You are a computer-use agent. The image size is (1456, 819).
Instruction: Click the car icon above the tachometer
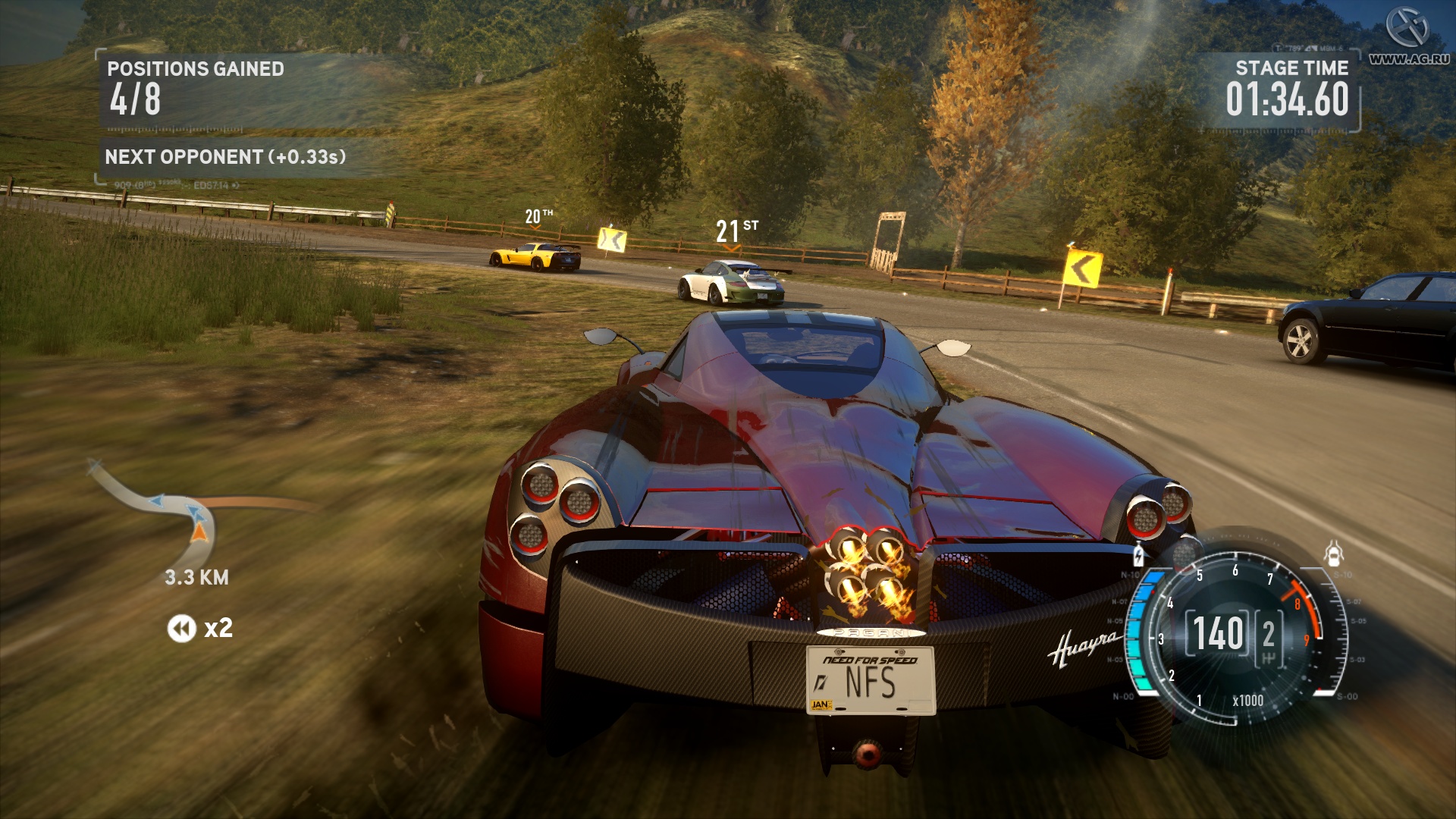(x=1334, y=554)
